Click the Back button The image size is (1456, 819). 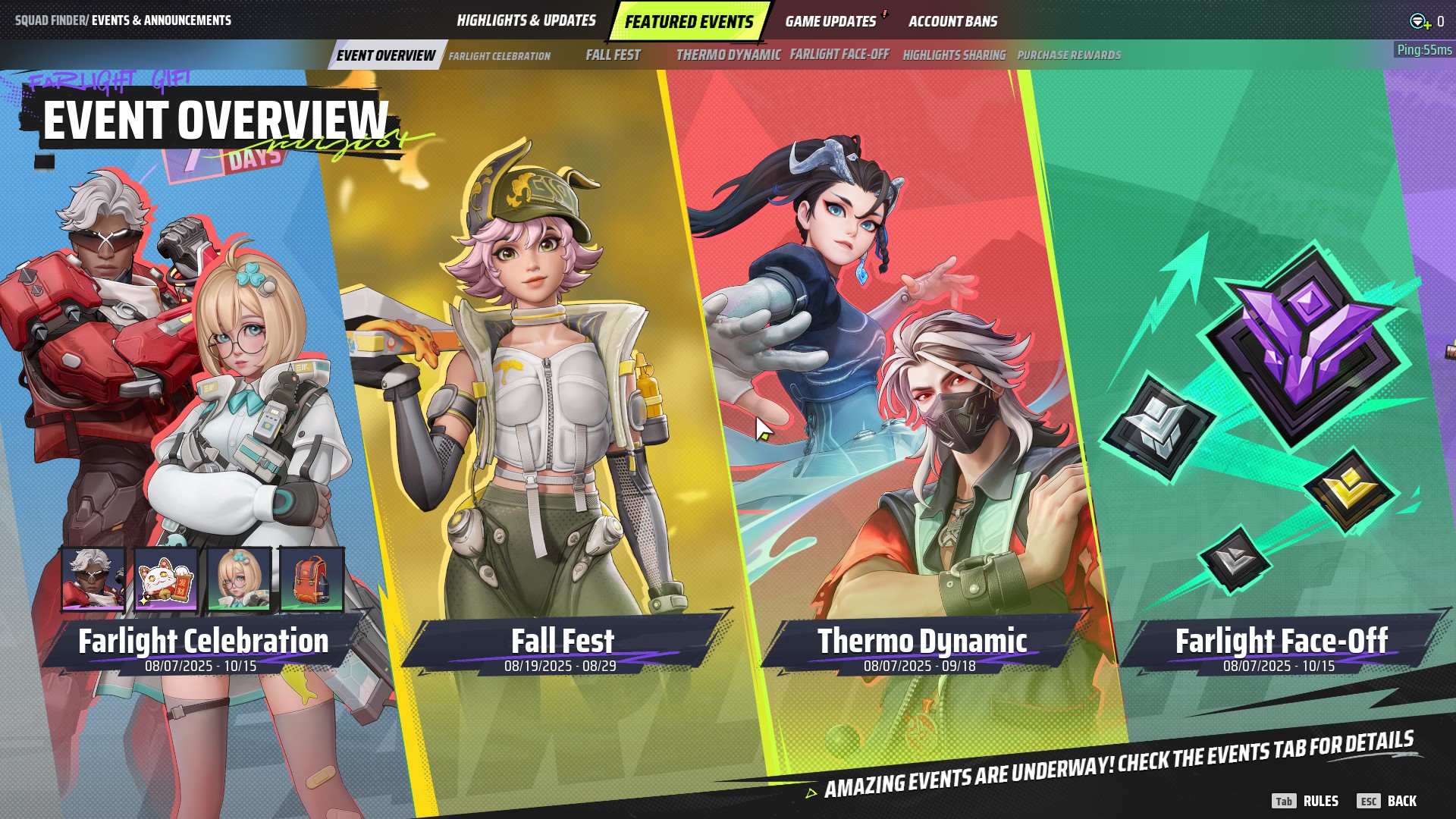coord(1388,801)
